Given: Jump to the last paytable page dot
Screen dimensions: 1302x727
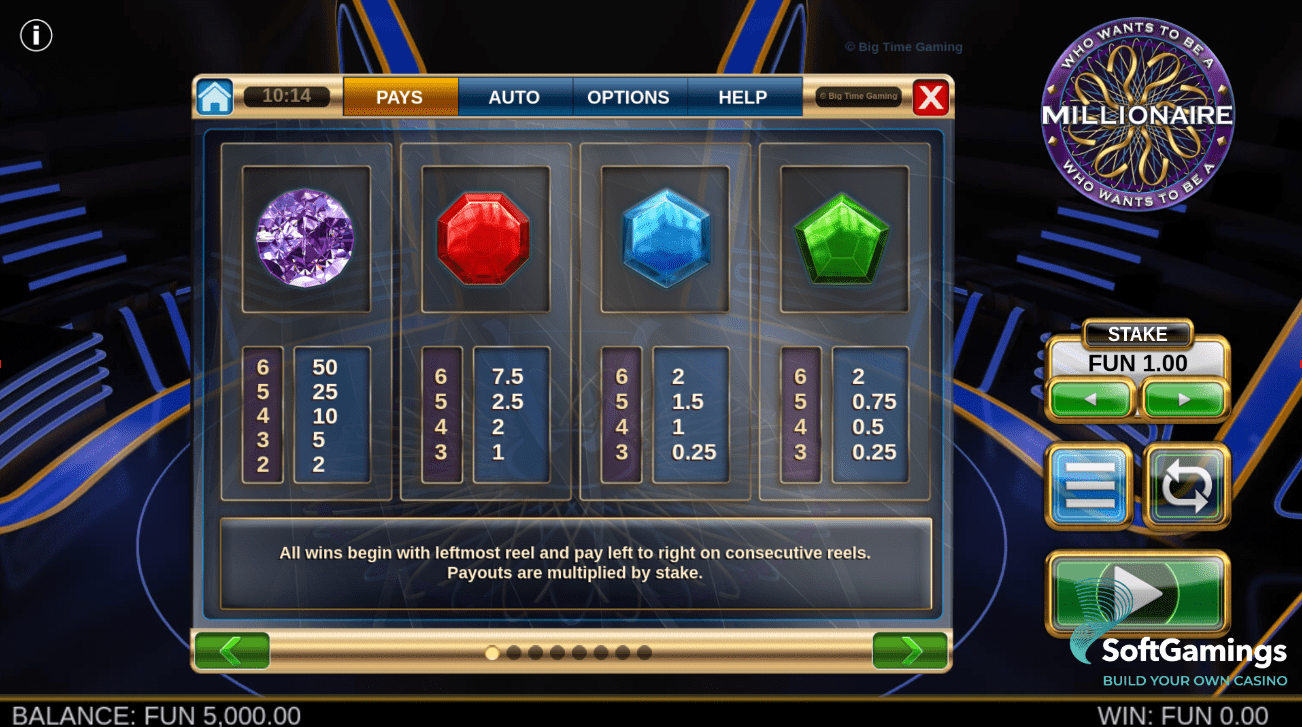Looking at the screenshot, I should click(645, 653).
